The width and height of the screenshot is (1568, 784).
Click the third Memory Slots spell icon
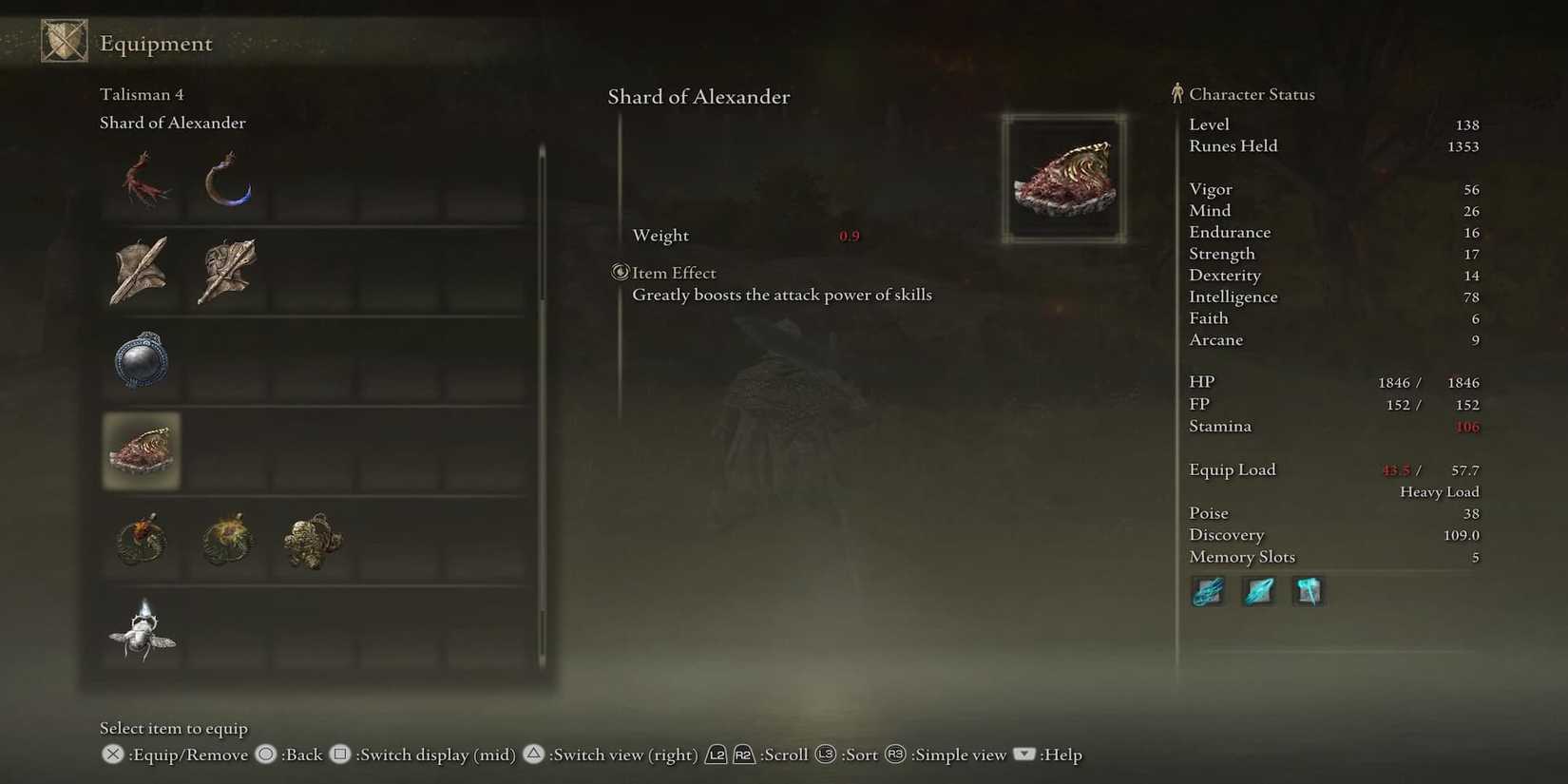click(x=1309, y=590)
